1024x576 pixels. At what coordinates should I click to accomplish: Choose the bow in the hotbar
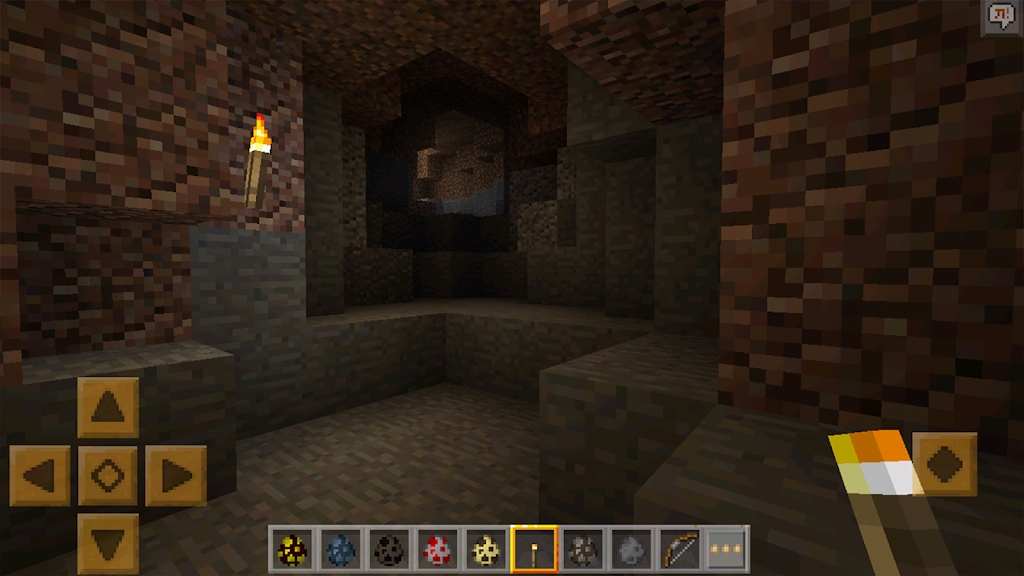(680, 549)
